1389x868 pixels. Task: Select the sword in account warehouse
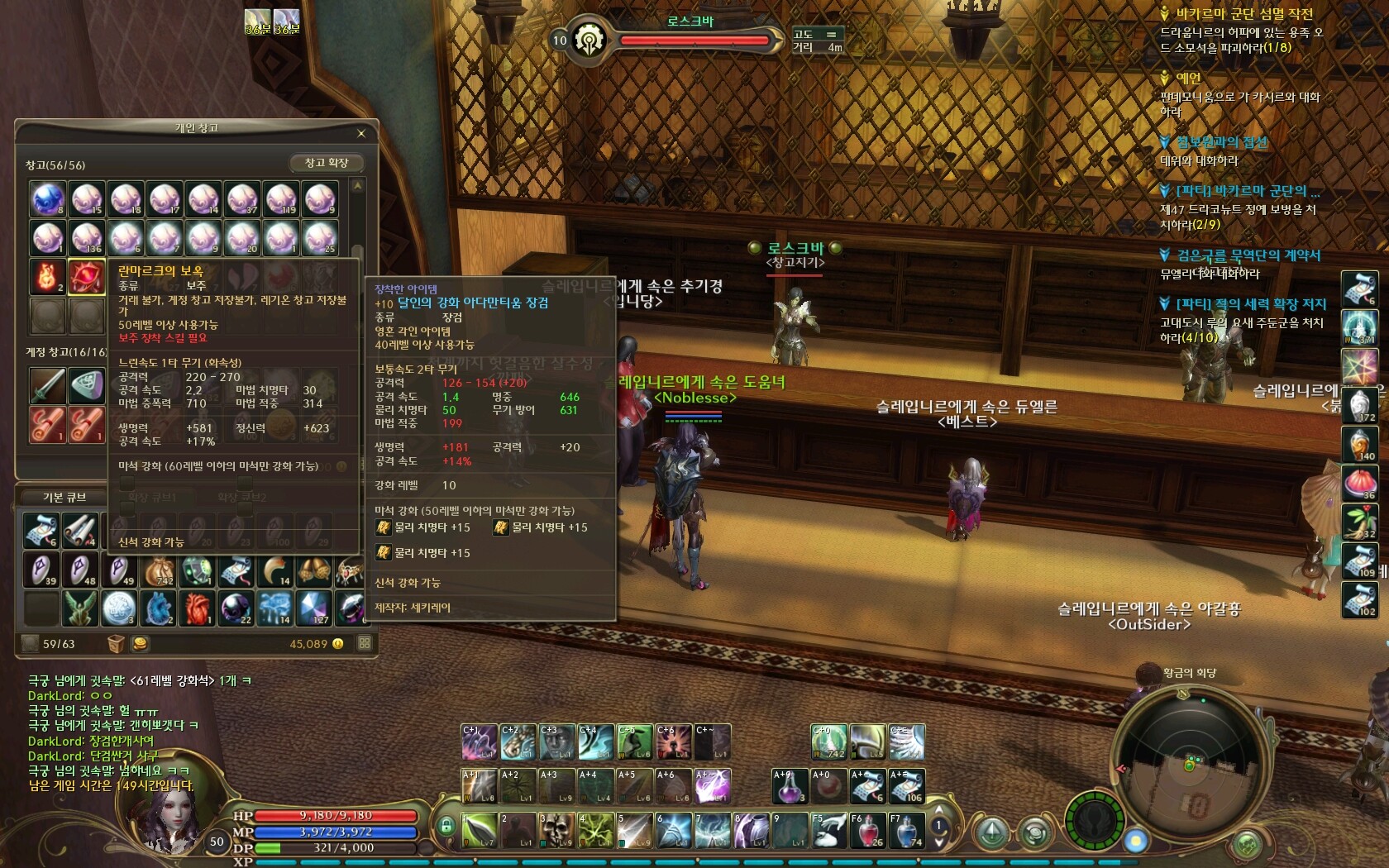click(48, 385)
